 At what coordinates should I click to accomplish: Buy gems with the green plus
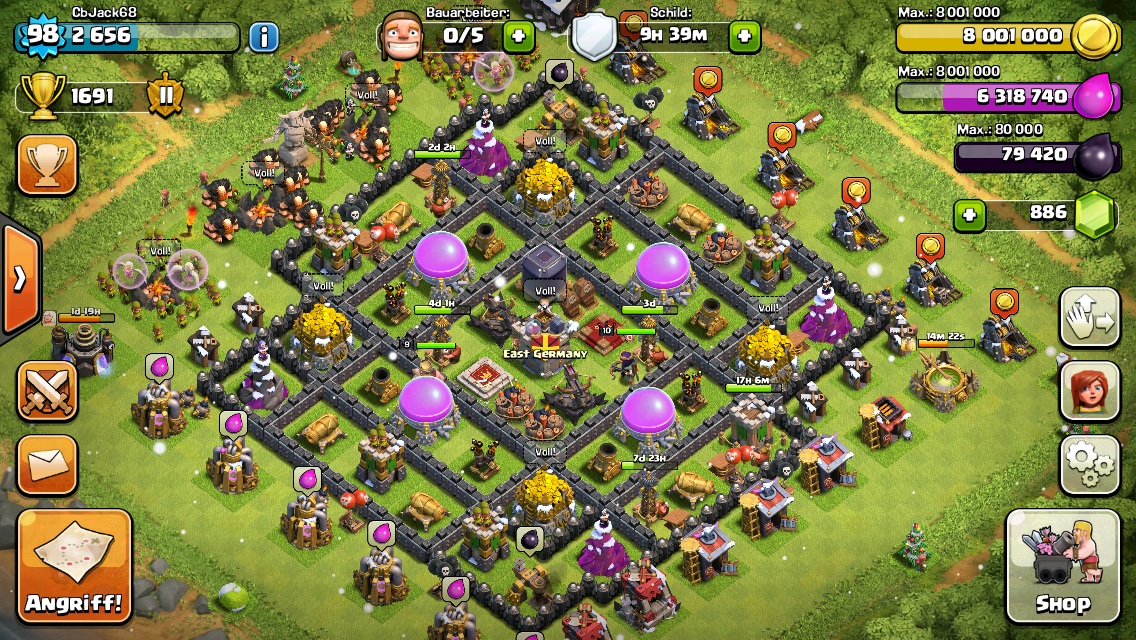pyautogui.click(x=967, y=213)
